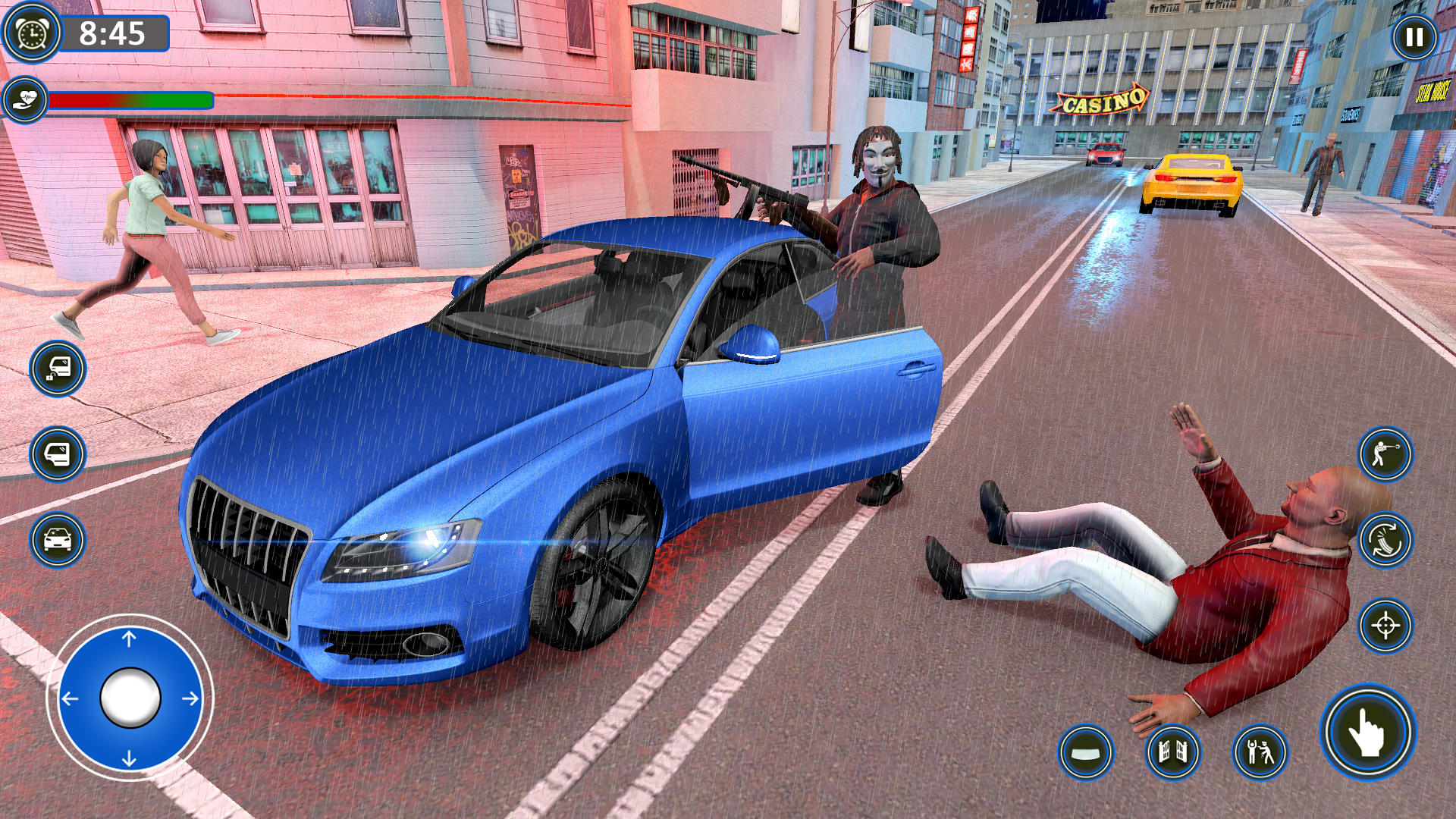1456x819 pixels.
Task: Tap the alarm clock timer icon
Action: tap(32, 33)
